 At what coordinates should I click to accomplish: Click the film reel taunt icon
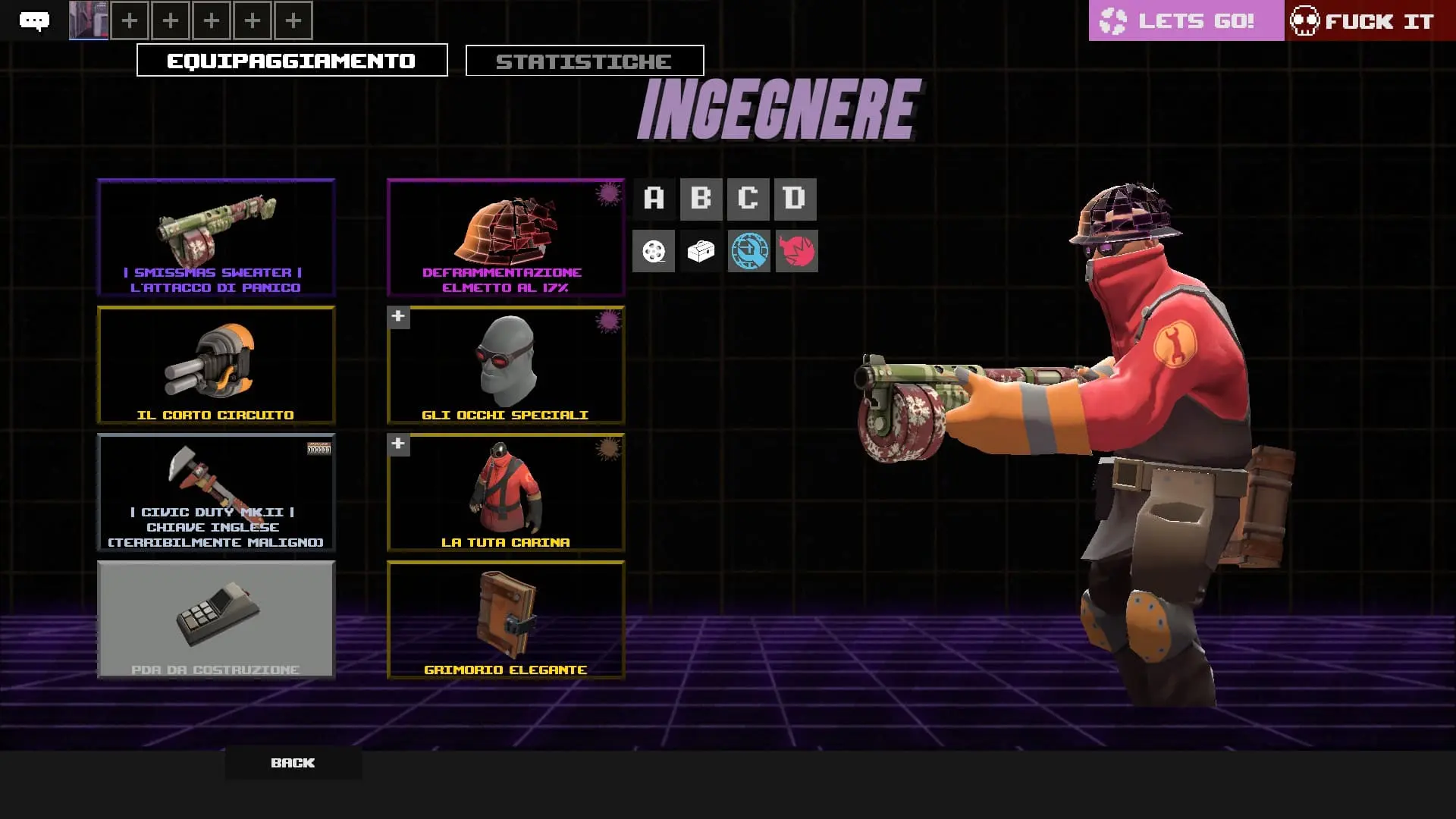click(x=654, y=251)
